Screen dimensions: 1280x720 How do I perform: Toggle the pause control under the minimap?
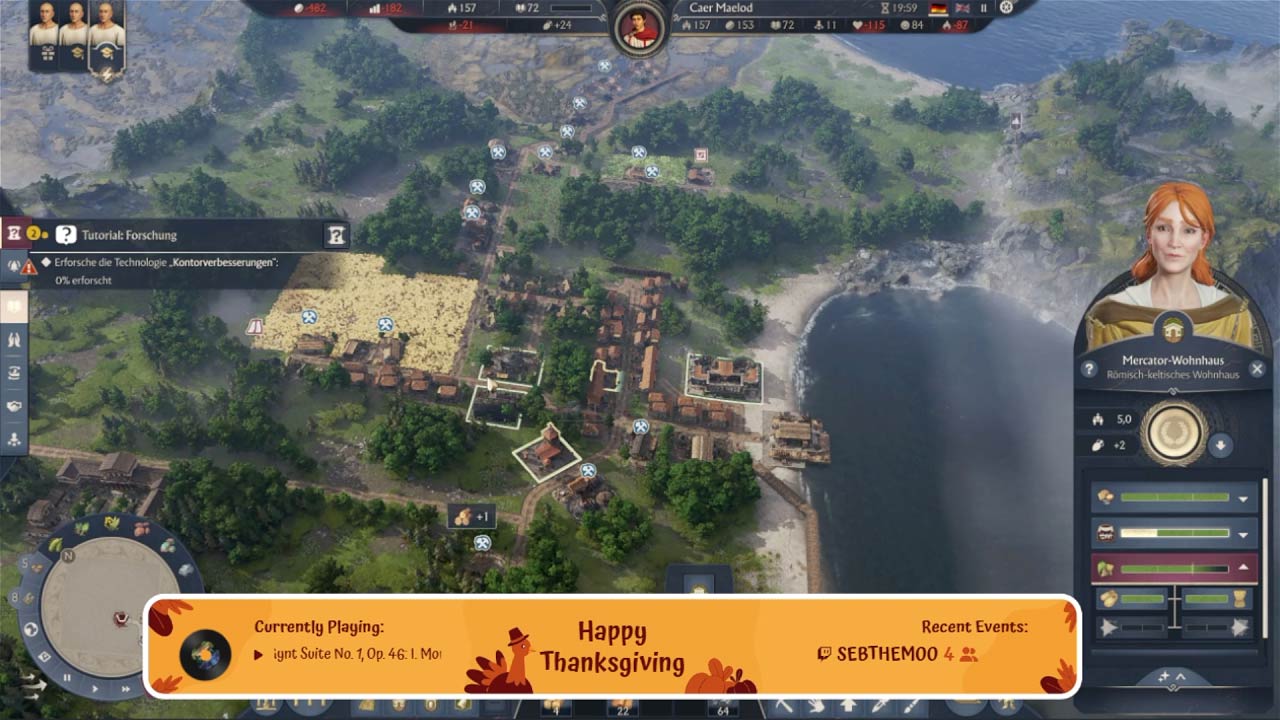point(66,677)
